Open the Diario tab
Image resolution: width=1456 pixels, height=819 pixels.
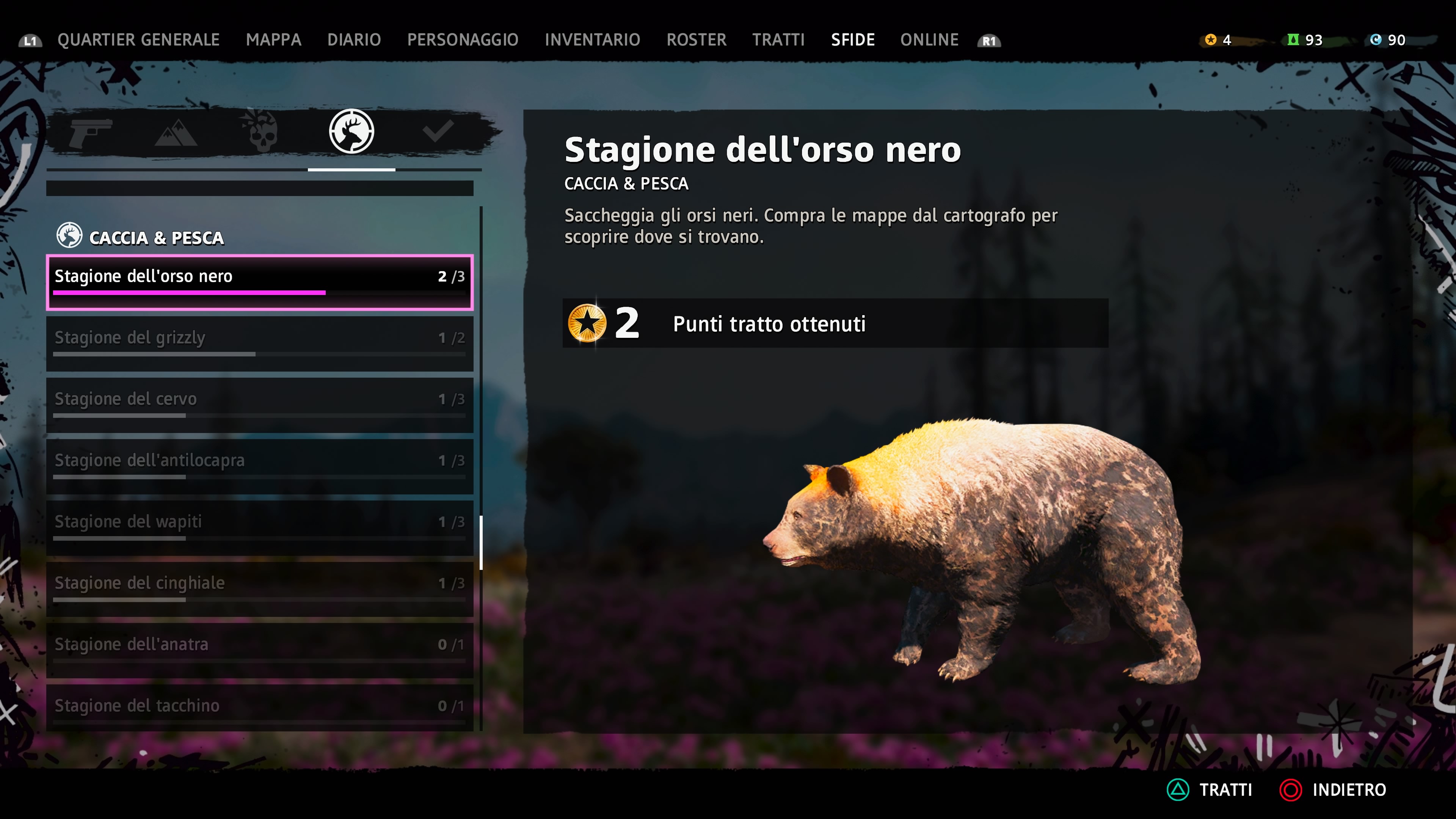coord(354,40)
